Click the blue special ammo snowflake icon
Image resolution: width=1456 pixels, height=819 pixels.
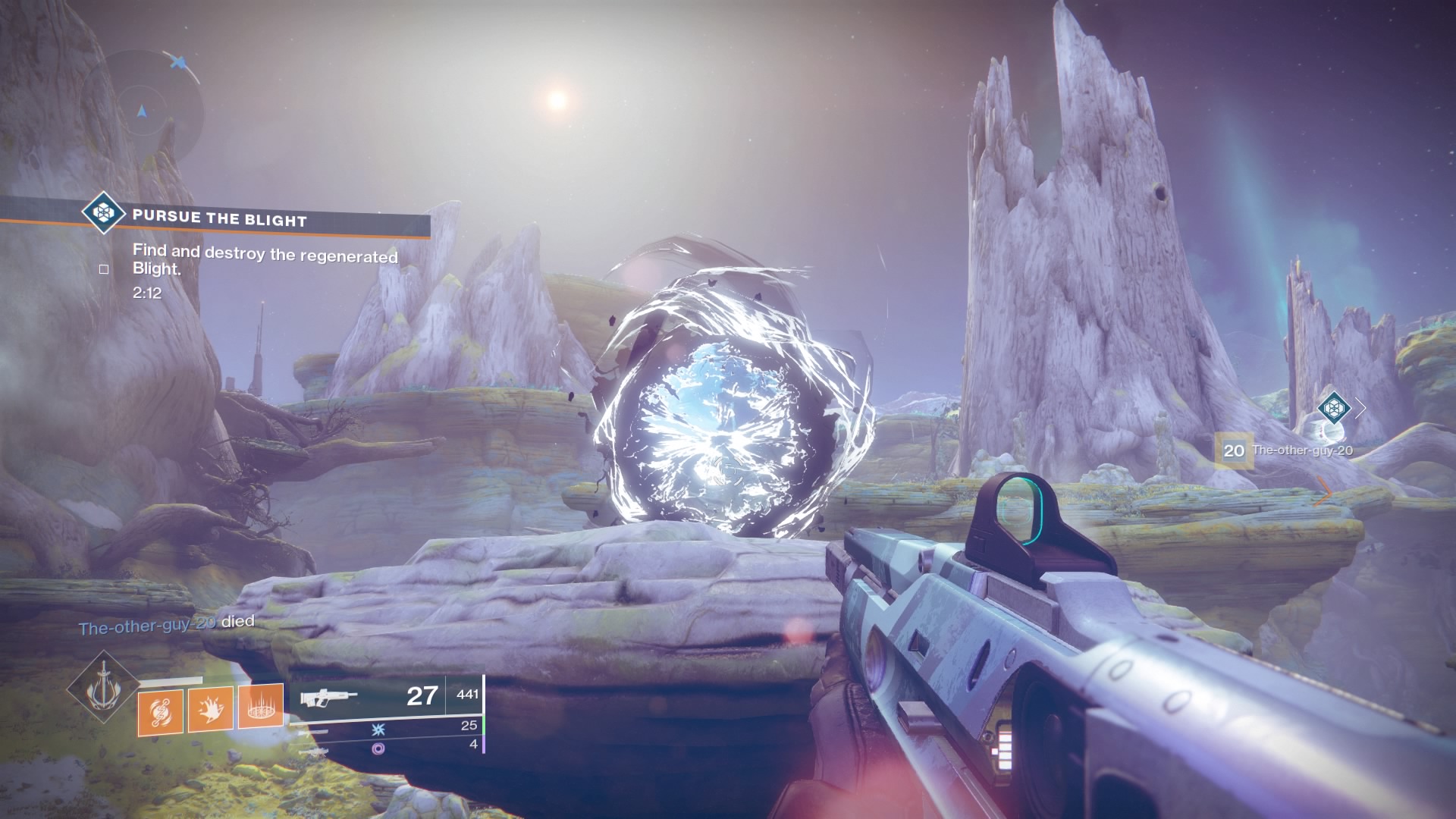tap(378, 729)
